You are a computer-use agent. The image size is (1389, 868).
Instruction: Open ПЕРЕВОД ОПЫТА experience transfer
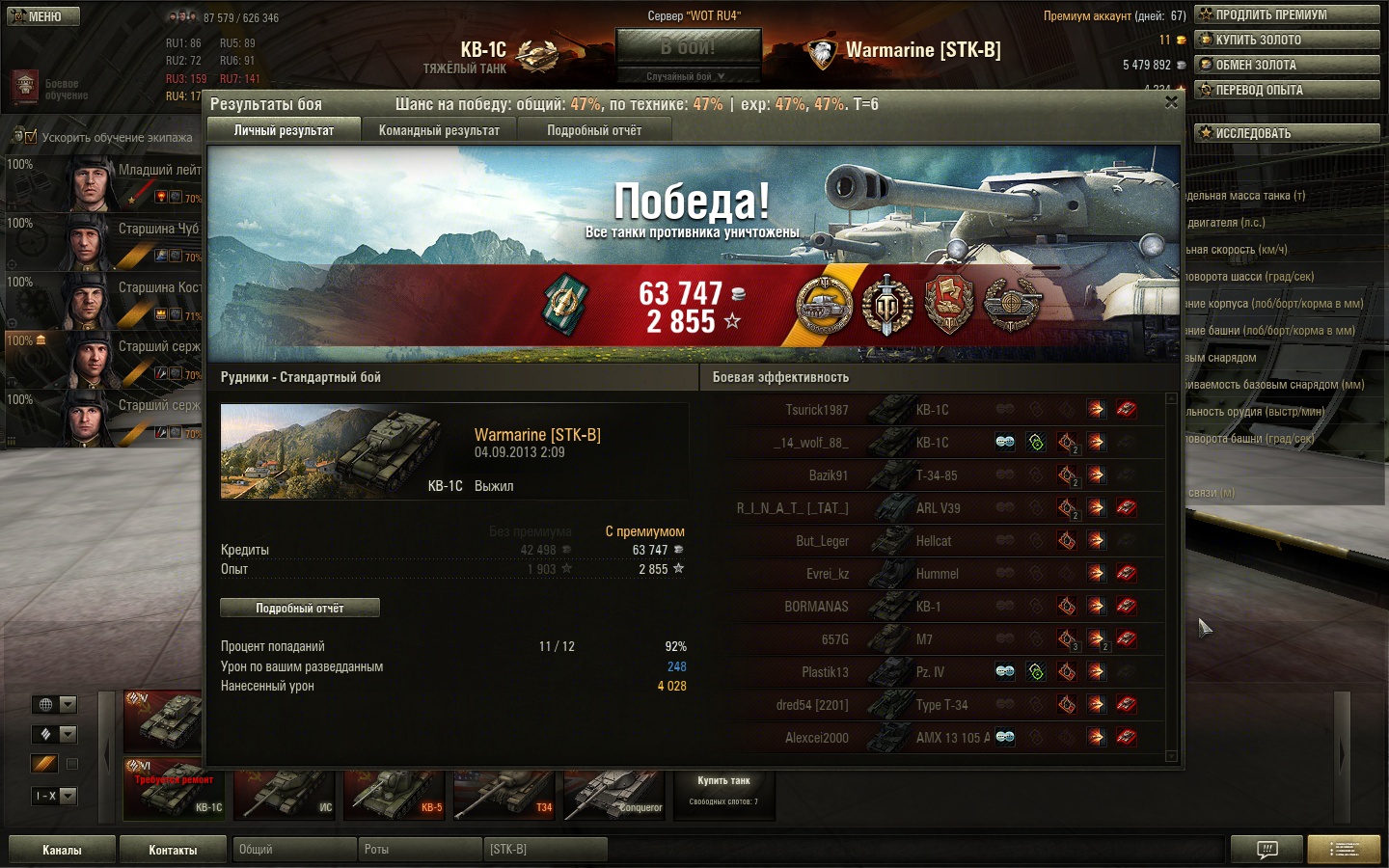tap(1287, 90)
